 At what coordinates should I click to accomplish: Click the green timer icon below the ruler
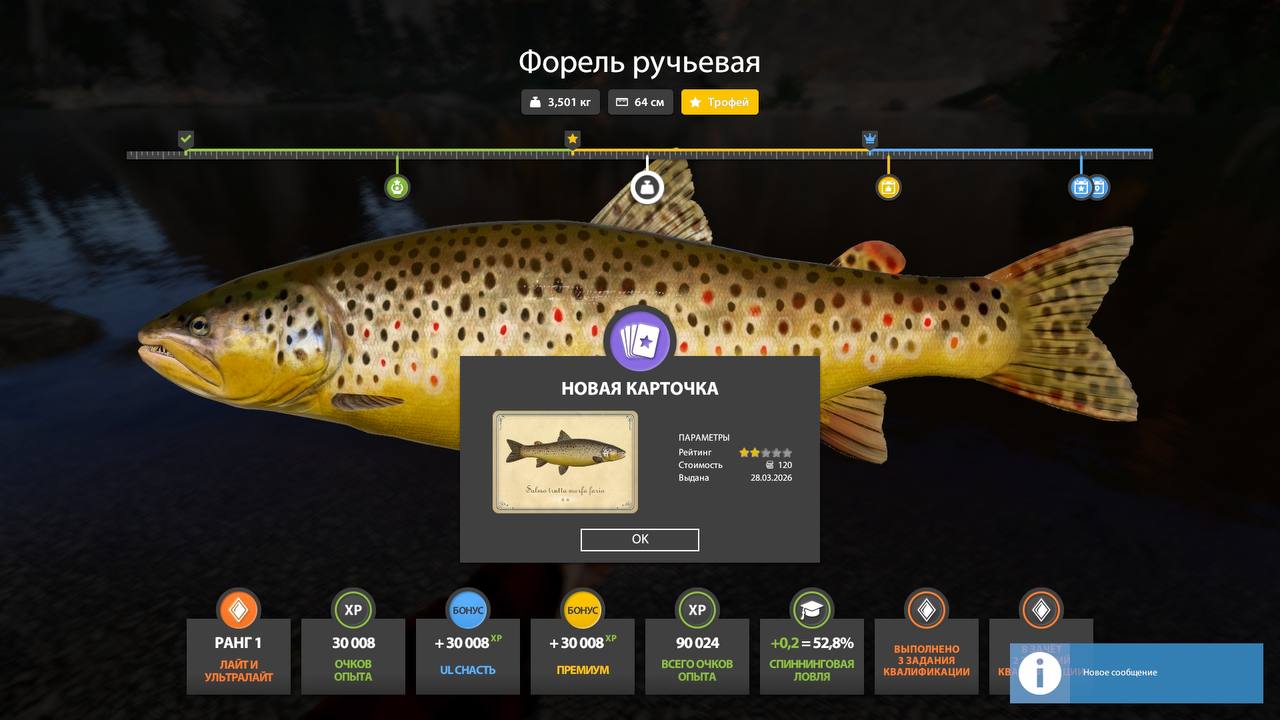pyautogui.click(x=396, y=187)
